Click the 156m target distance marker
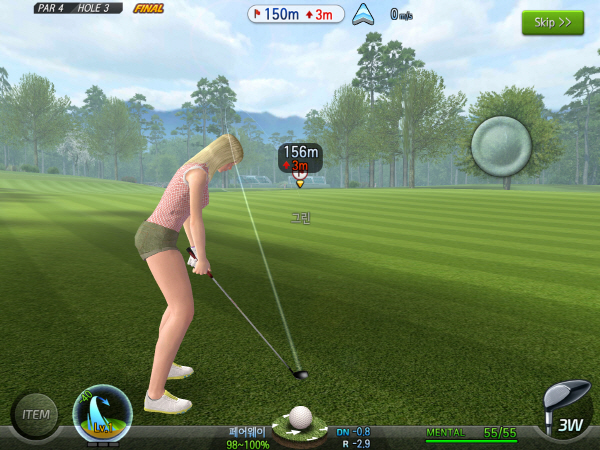This screenshot has height=450, width=600. [x=299, y=158]
